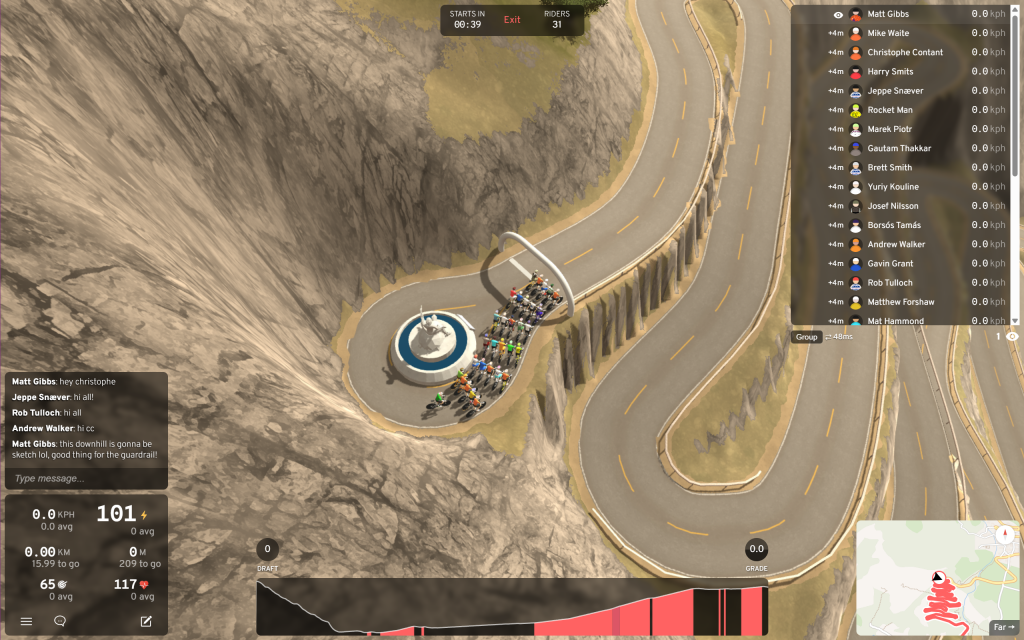Click the elevation profile chart
This screenshot has height=640, width=1024.
tap(512, 607)
